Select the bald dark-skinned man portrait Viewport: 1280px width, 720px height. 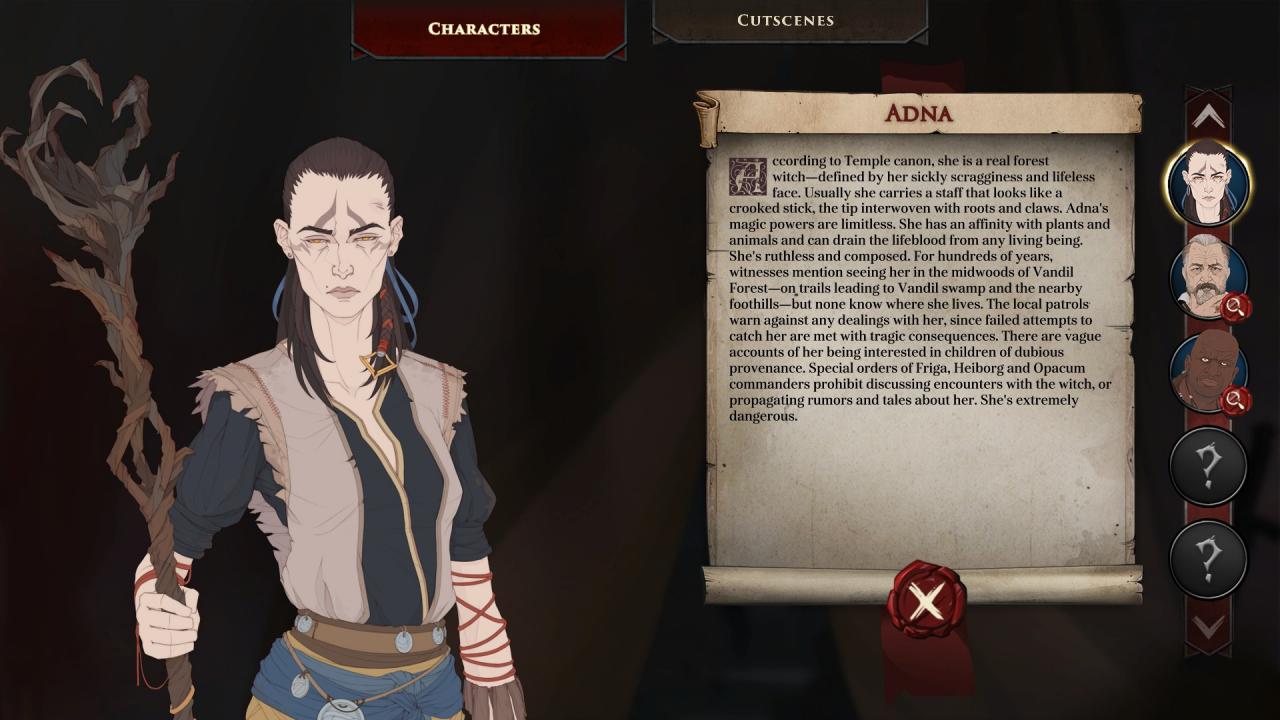point(1208,371)
